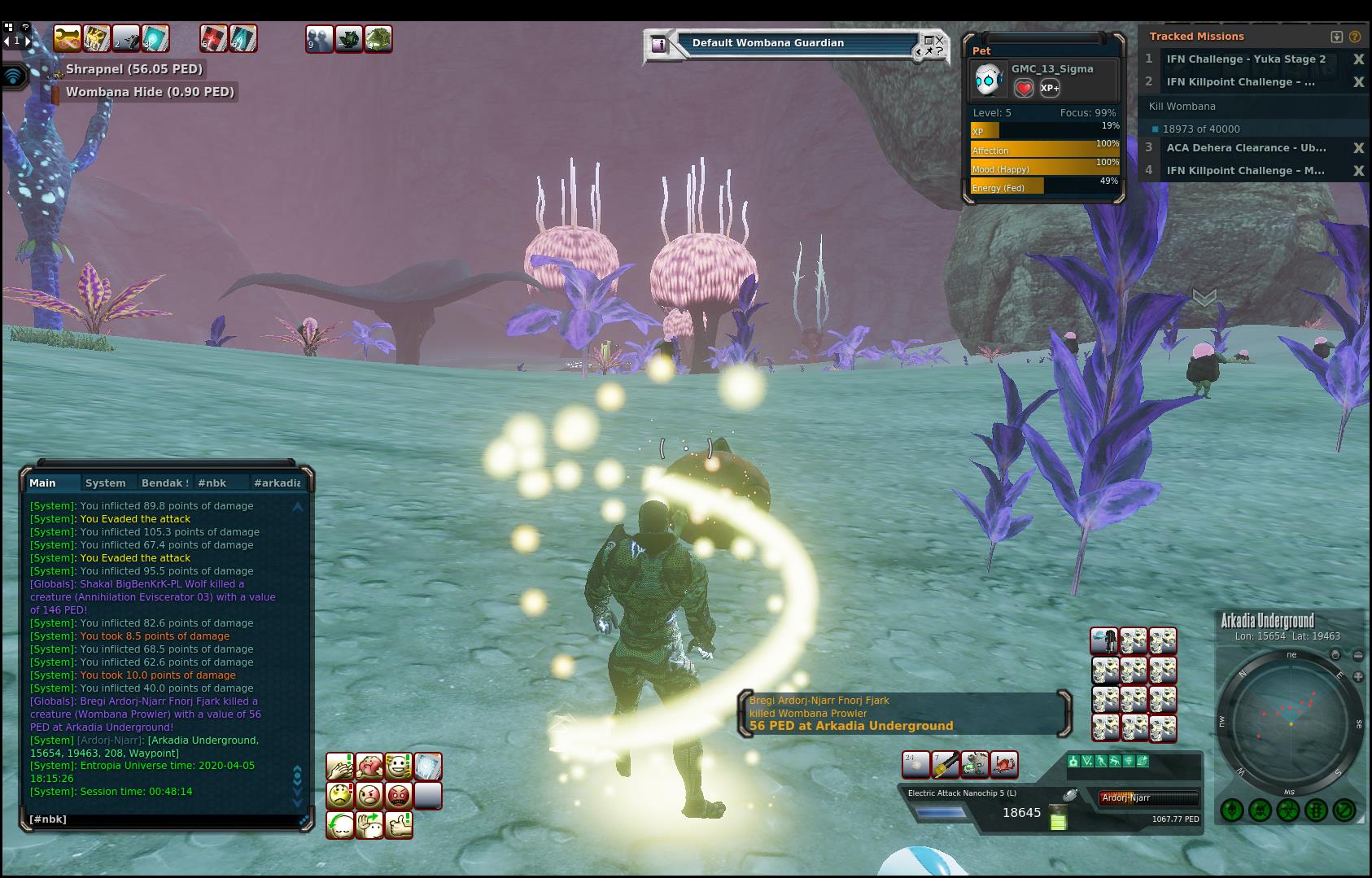This screenshot has height=878, width=1372.
Task: Zoom in the radar with plus button
Action: [1358, 676]
